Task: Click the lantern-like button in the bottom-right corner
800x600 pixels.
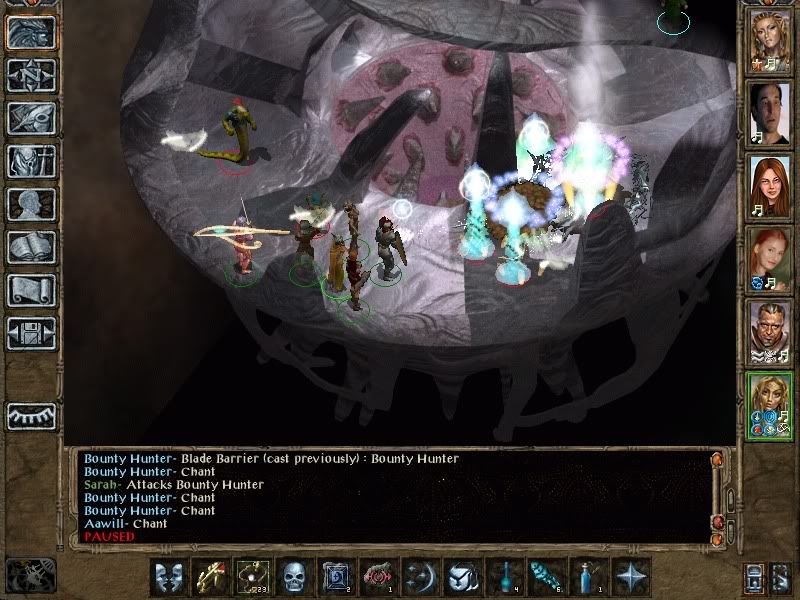Action: [756, 577]
